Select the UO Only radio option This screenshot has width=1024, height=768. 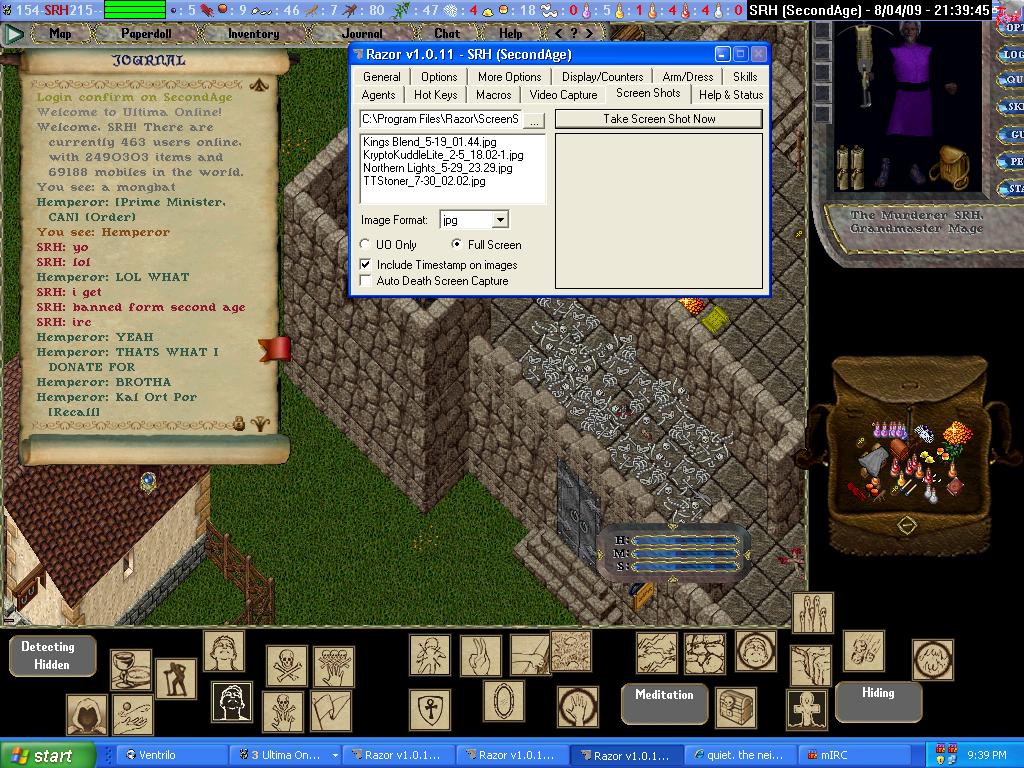point(365,244)
